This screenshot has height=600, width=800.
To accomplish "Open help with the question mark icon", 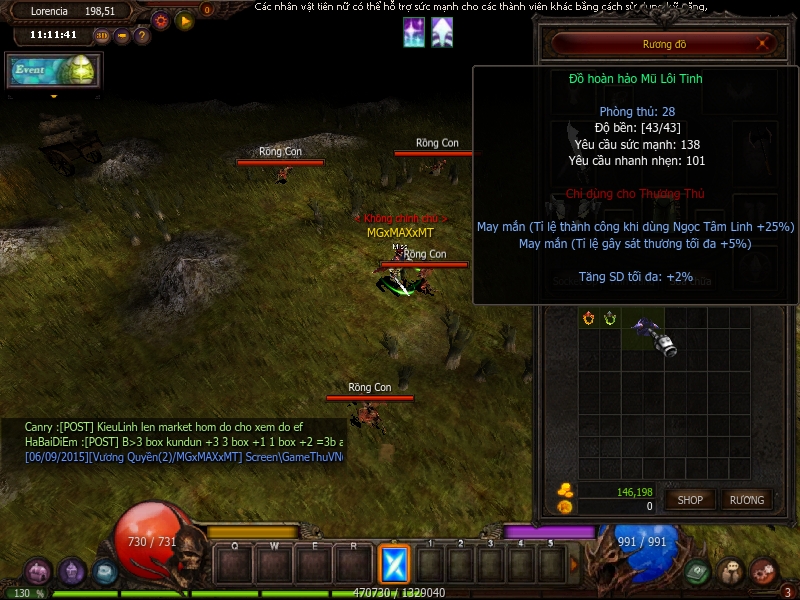I will (142, 36).
